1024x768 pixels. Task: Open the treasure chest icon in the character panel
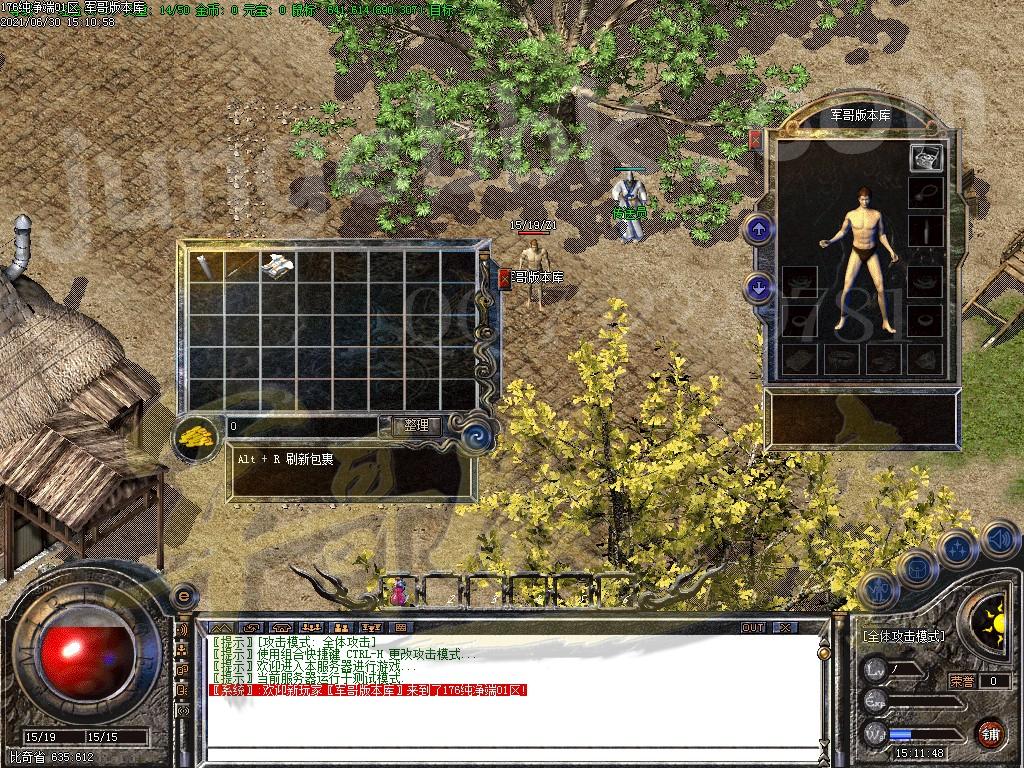pyautogui.click(x=925, y=156)
